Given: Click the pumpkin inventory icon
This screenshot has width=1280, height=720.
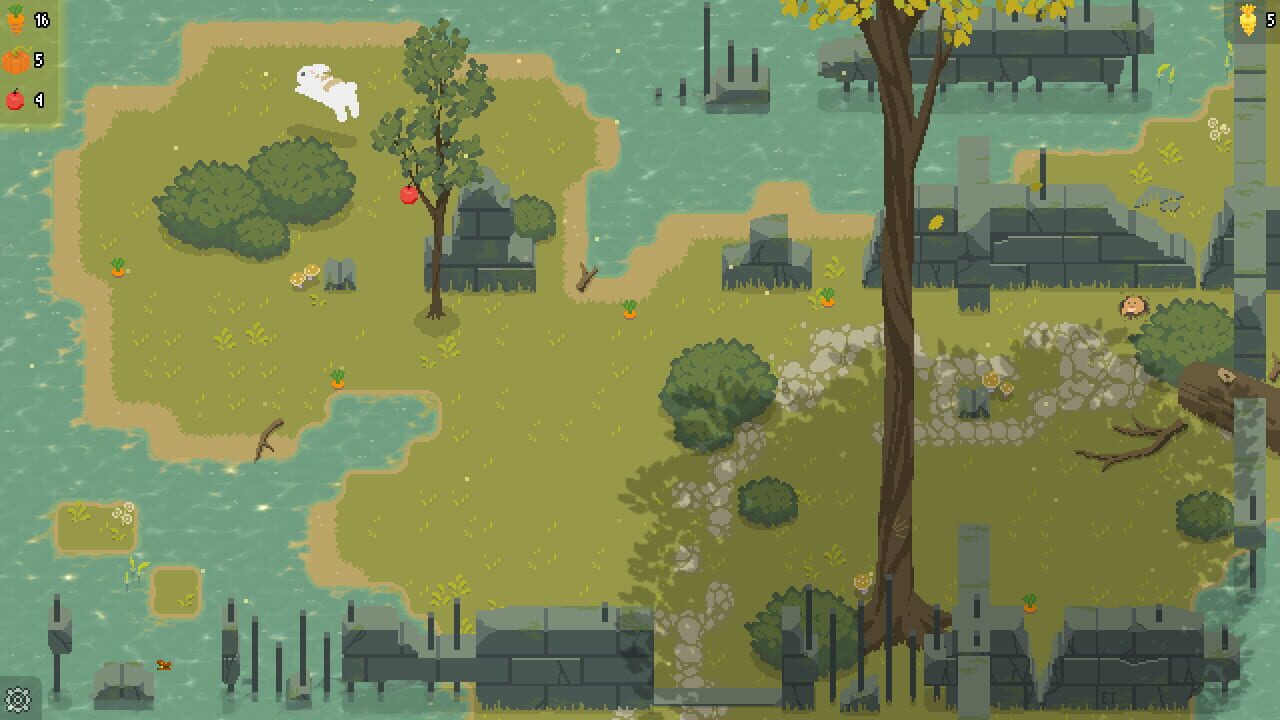Looking at the screenshot, I should 14,58.
